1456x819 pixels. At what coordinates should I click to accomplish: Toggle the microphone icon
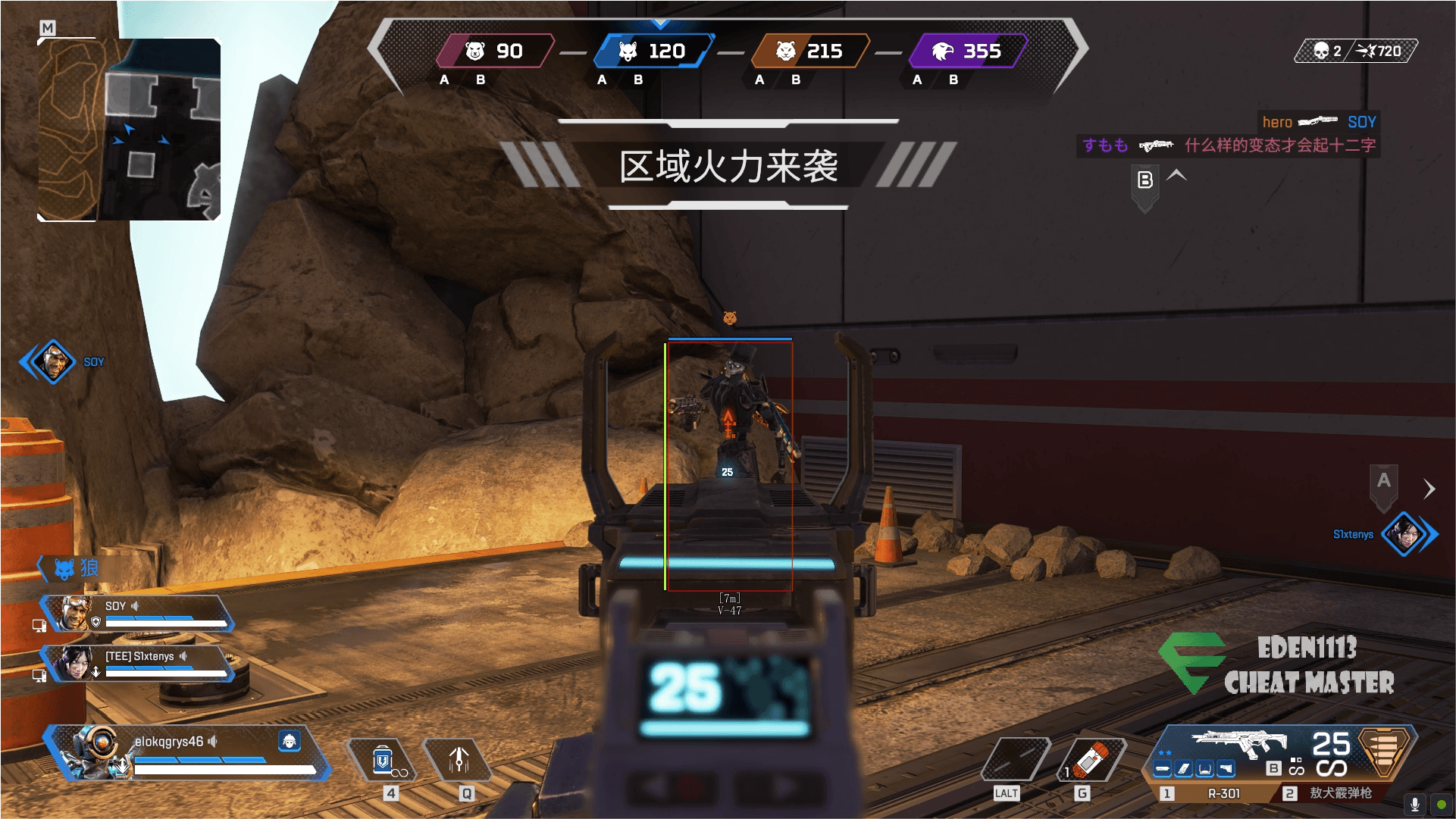1414,805
